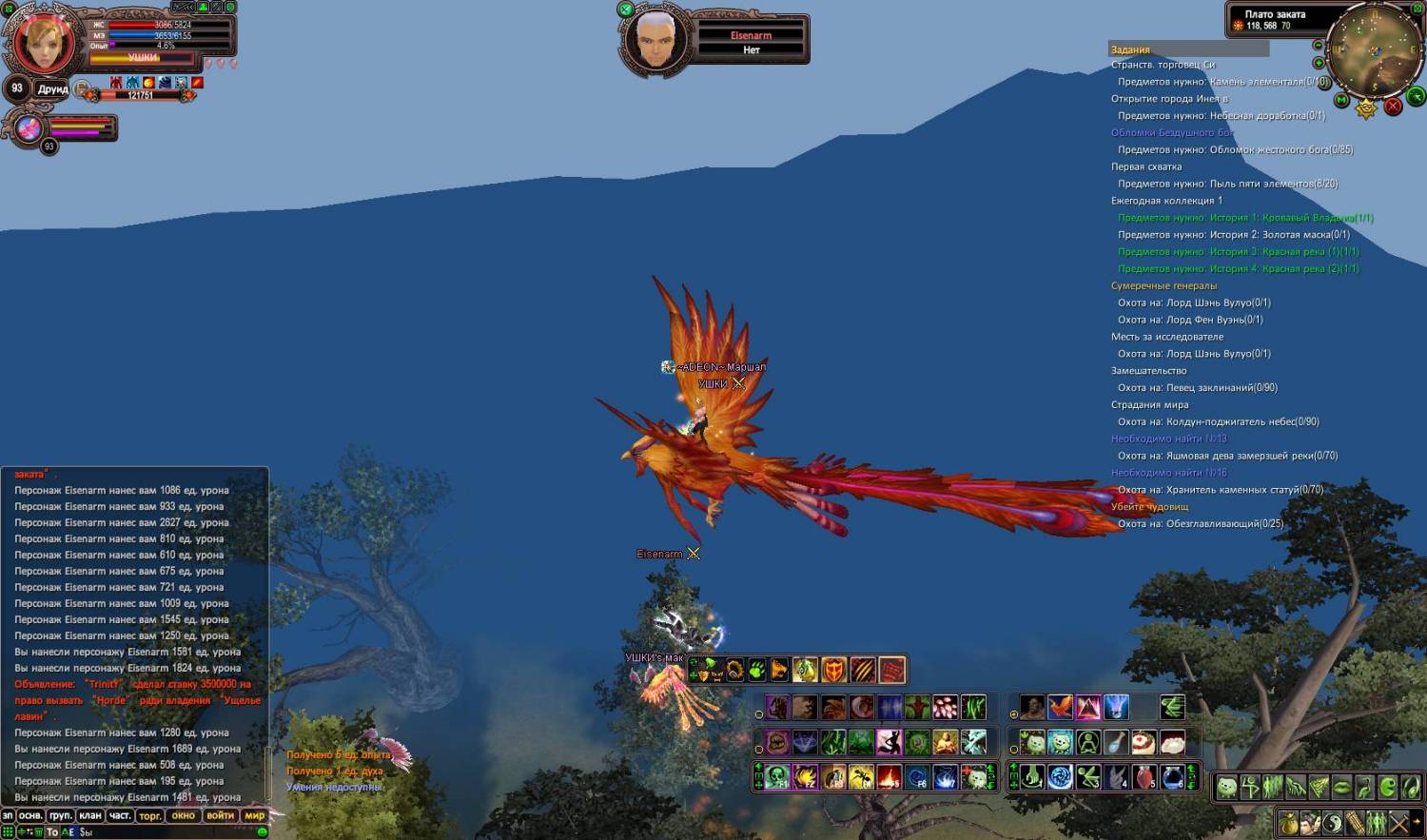Click the yin-yang icon in the bottom toolbar
This screenshot has height=840, width=1427.
click(x=1332, y=822)
